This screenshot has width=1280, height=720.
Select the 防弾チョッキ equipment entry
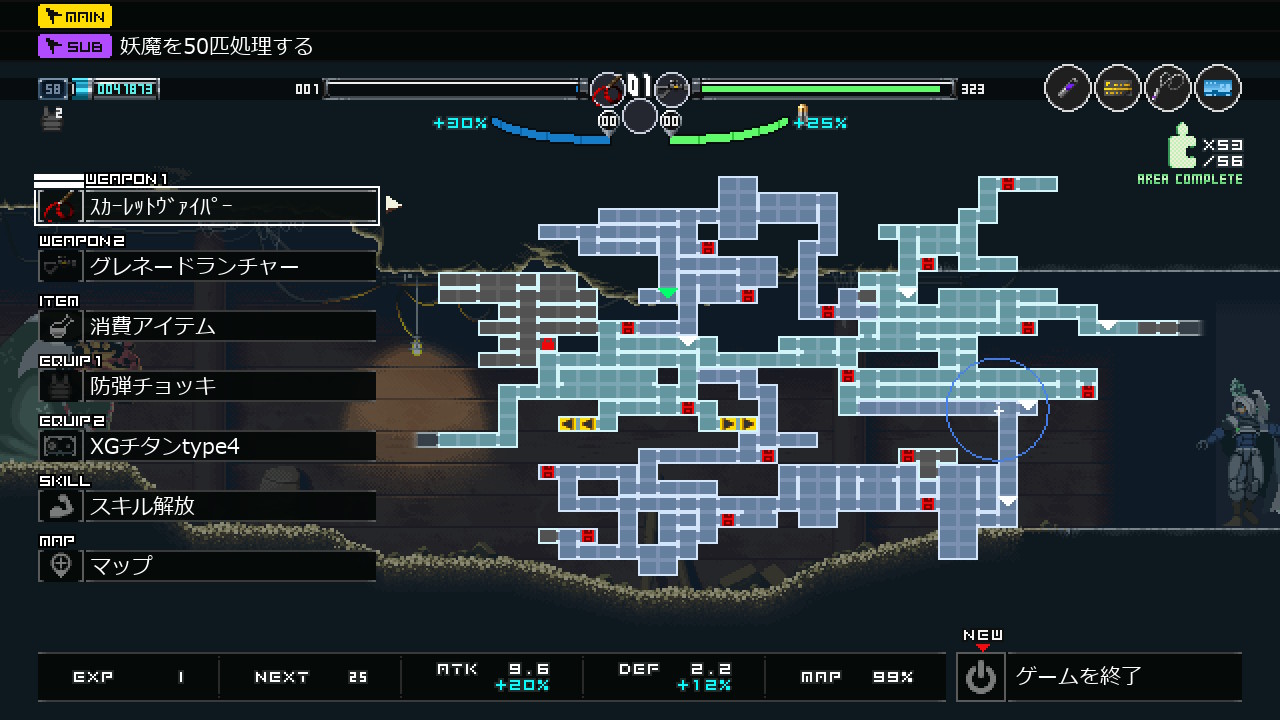[207, 386]
